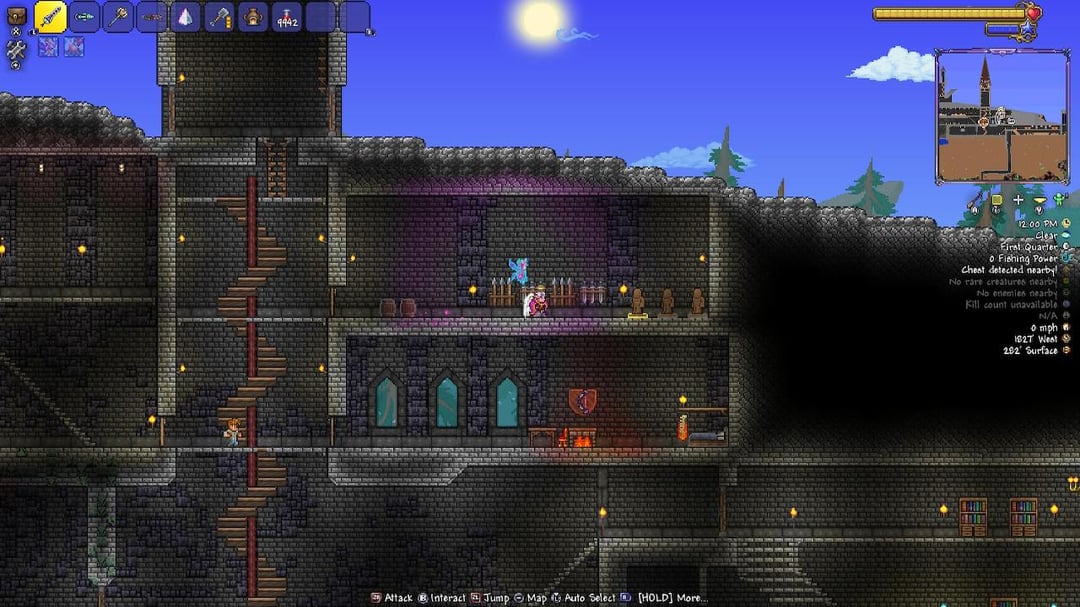
Task: Click the first purple buff icon
Action: [x=48, y=46]
